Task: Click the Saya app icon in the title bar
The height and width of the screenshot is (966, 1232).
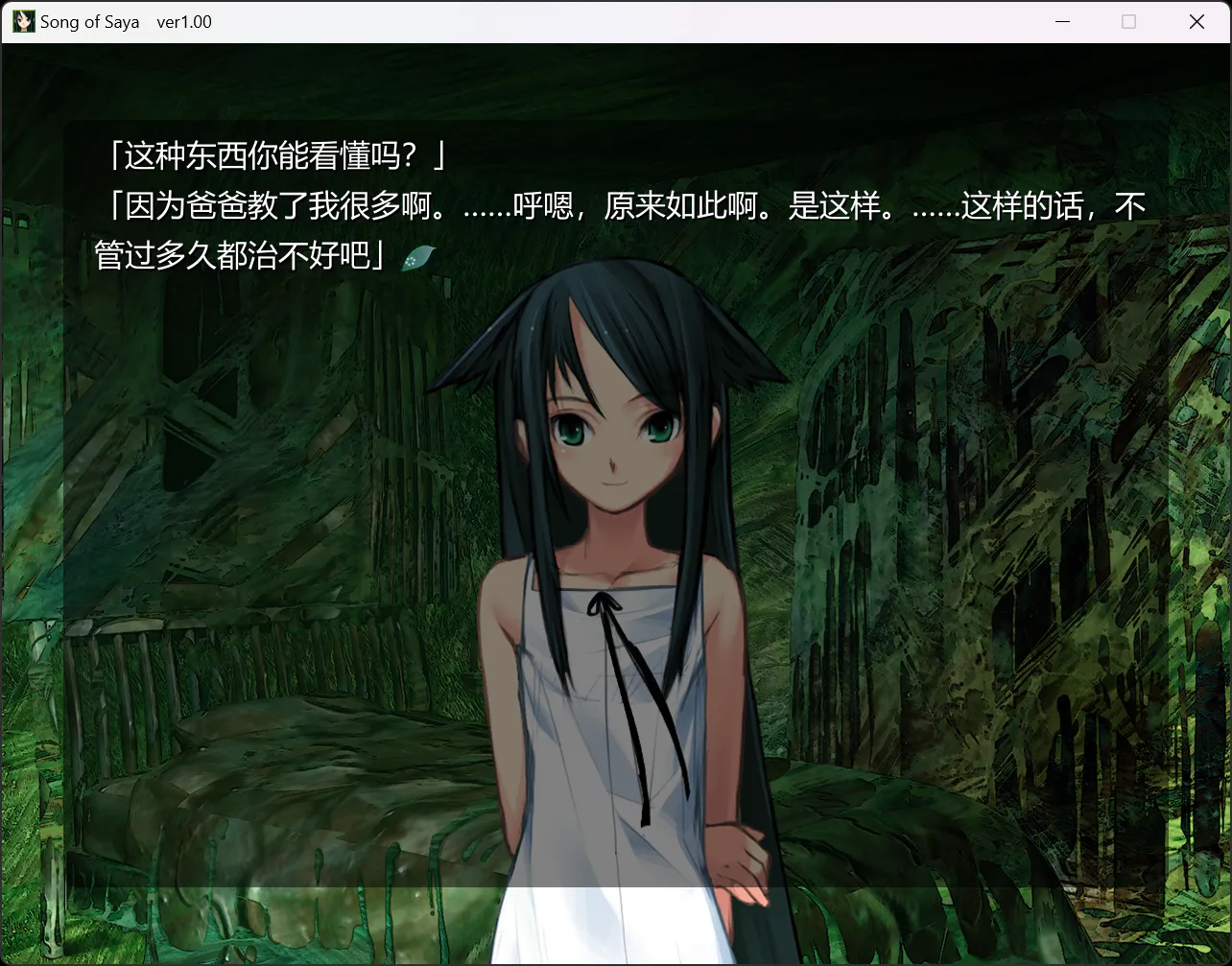Action: pyautogui.click(x=22, y=20)
